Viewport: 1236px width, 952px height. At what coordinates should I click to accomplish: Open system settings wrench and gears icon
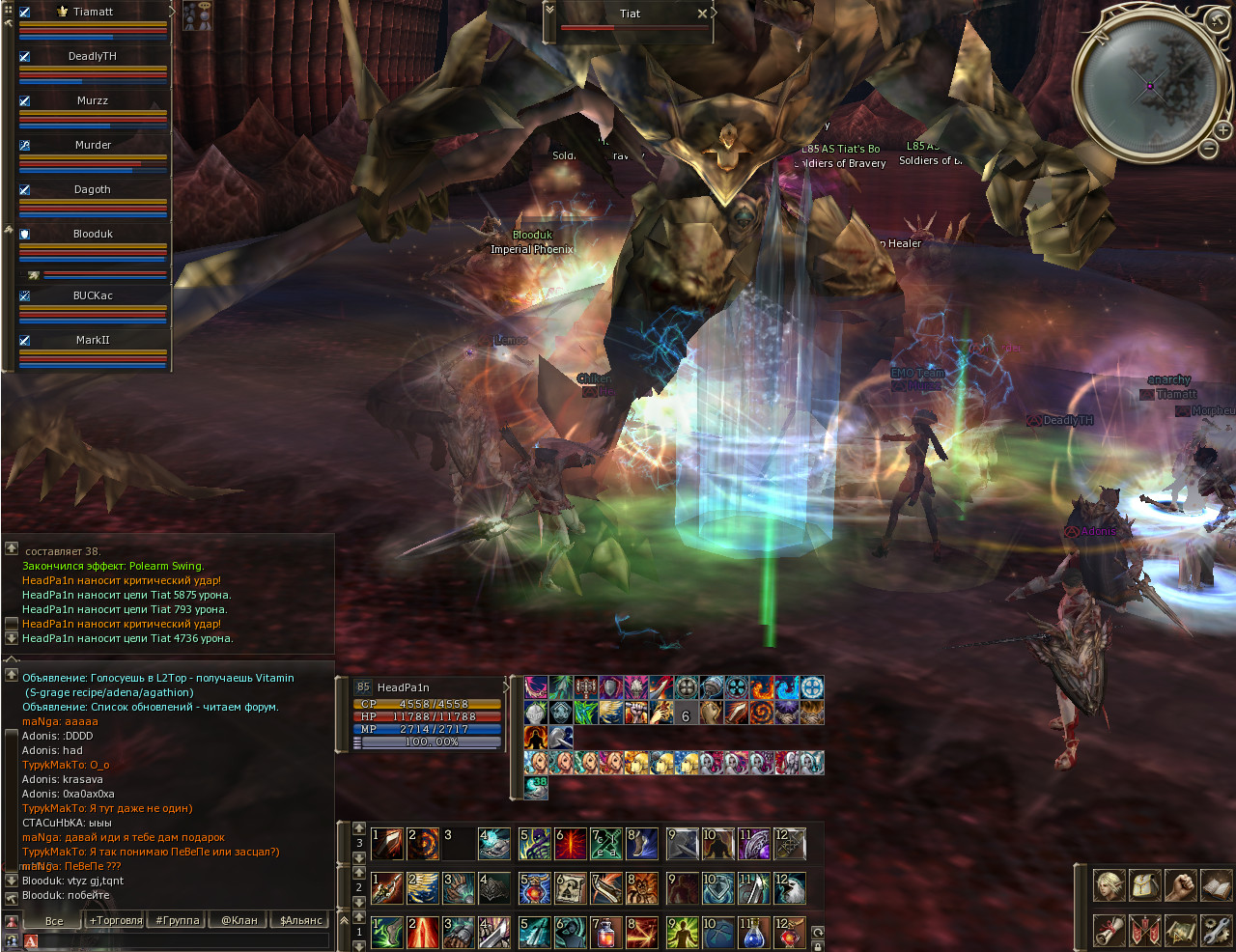(1216, 931)
